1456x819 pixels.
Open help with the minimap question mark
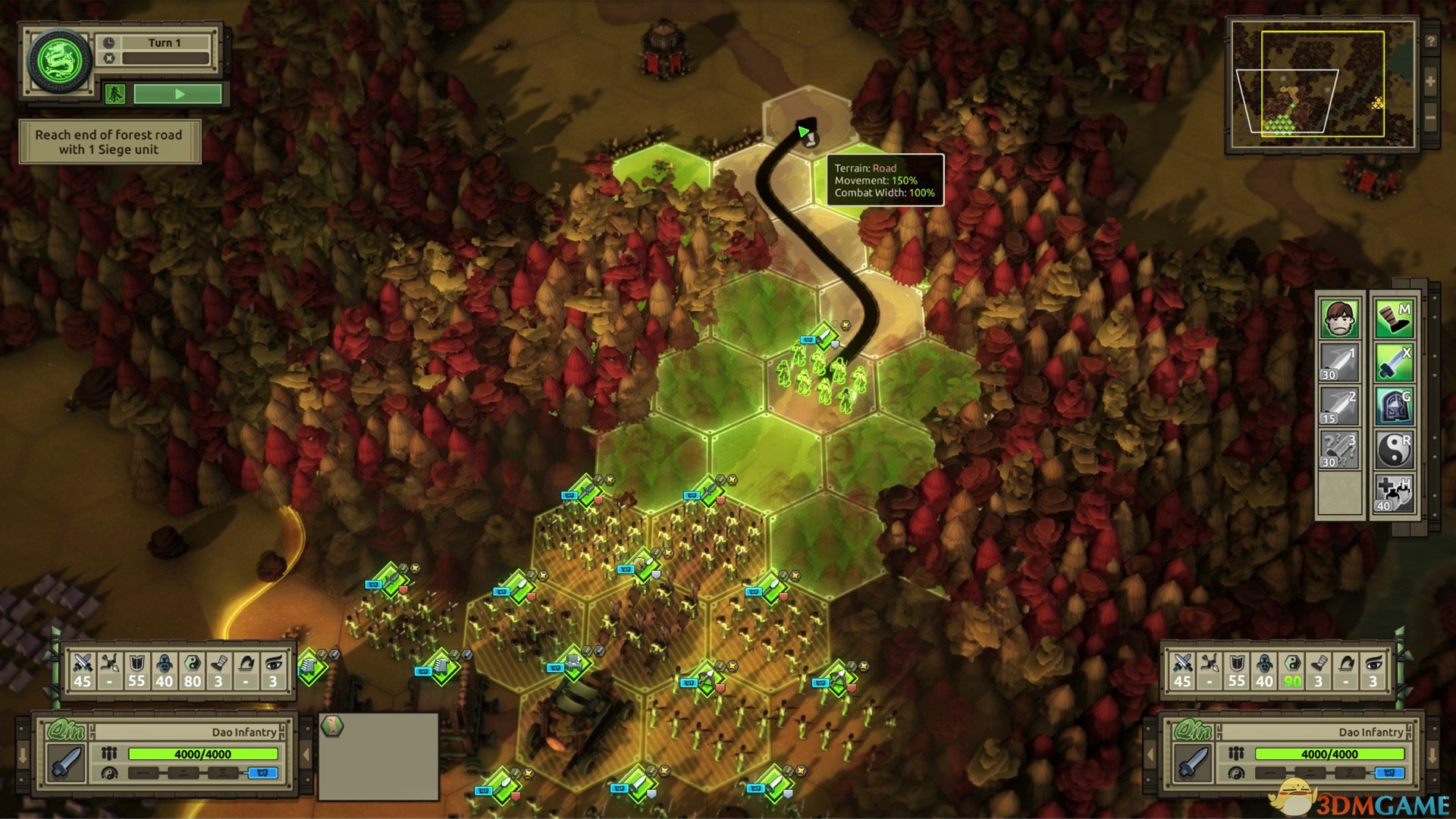tap(1430, 42)
